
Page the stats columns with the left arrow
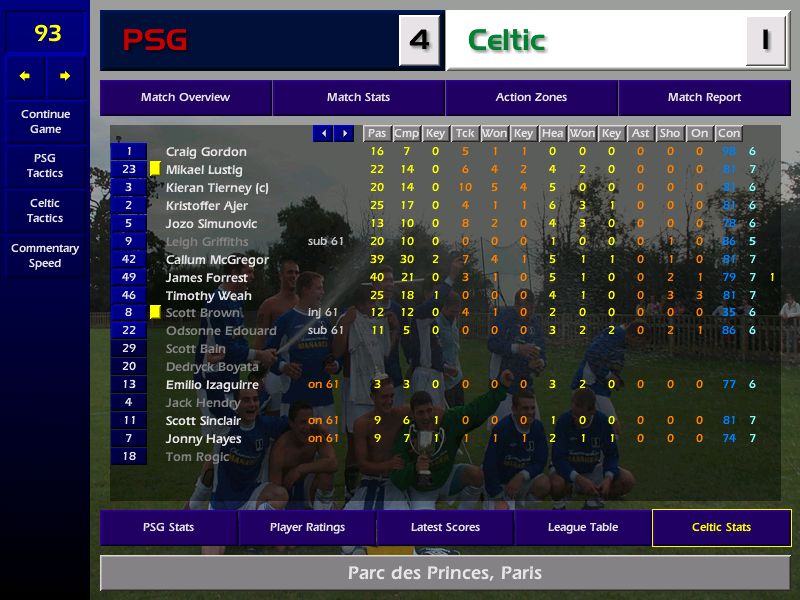click(x=323, y=133)
